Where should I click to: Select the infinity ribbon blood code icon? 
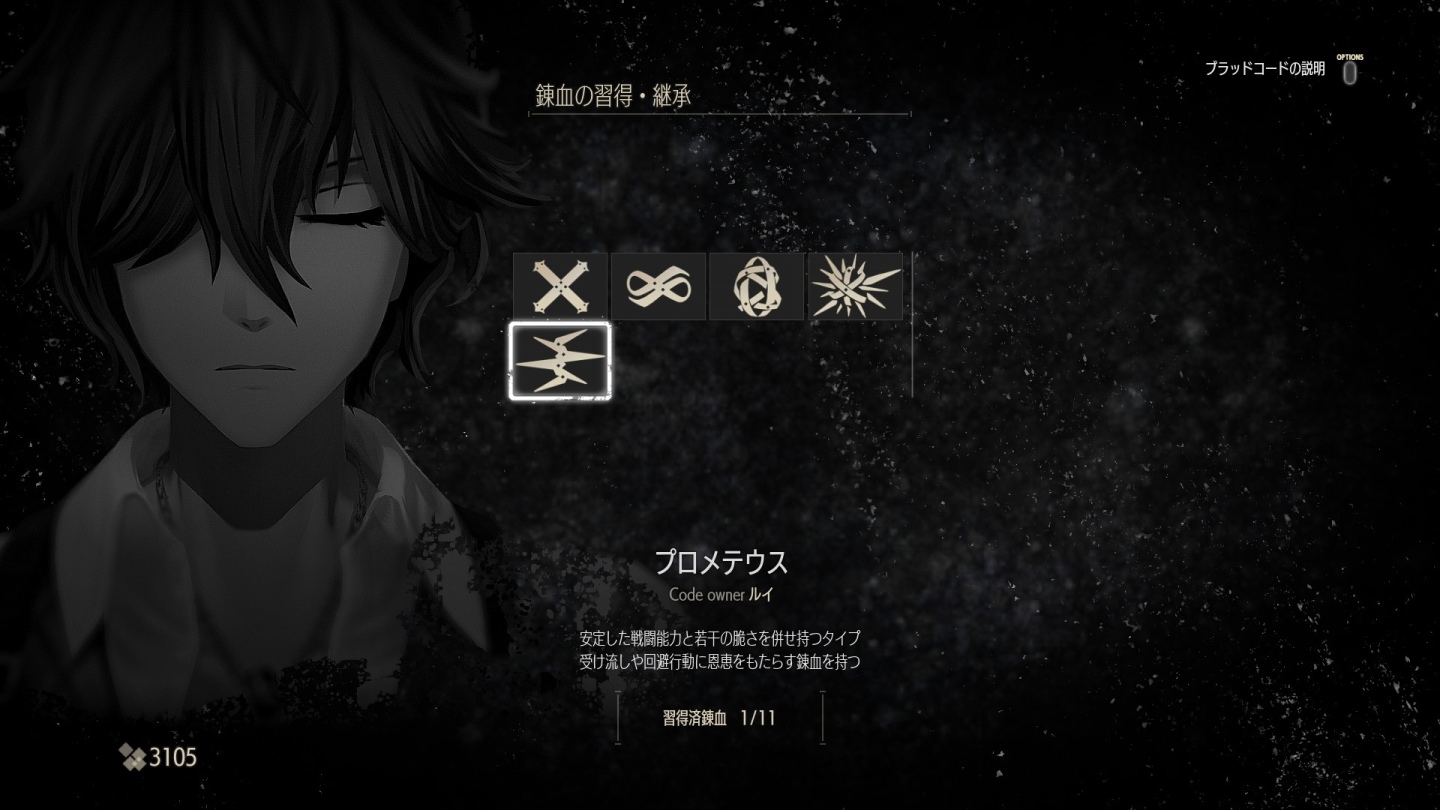[x=658, y=285]
